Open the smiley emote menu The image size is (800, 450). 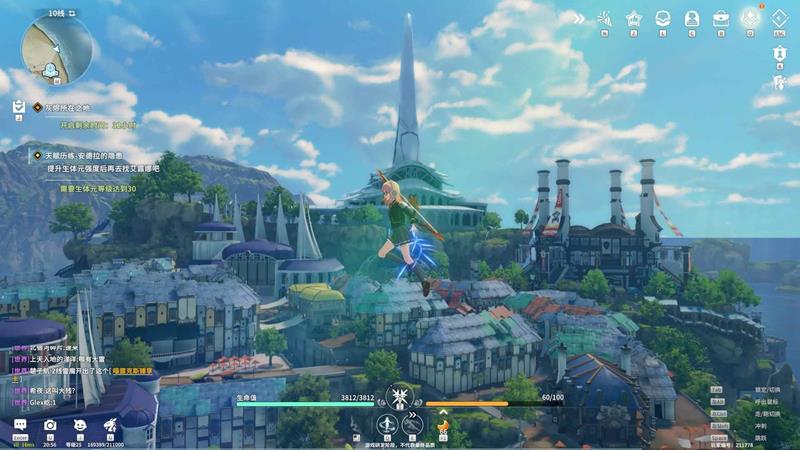point(80,426)
